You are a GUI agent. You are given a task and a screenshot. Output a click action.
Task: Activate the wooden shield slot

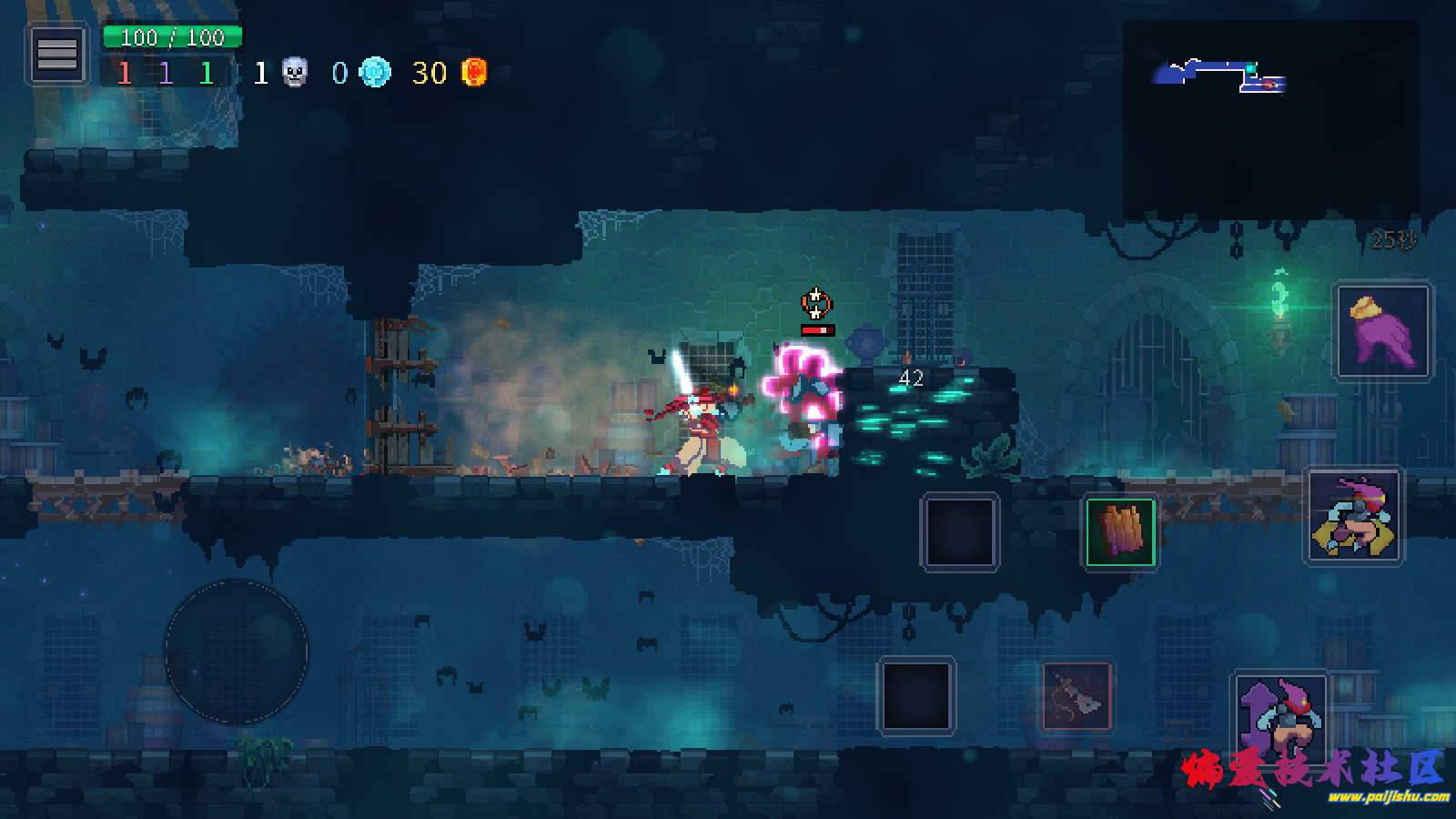1120,532
